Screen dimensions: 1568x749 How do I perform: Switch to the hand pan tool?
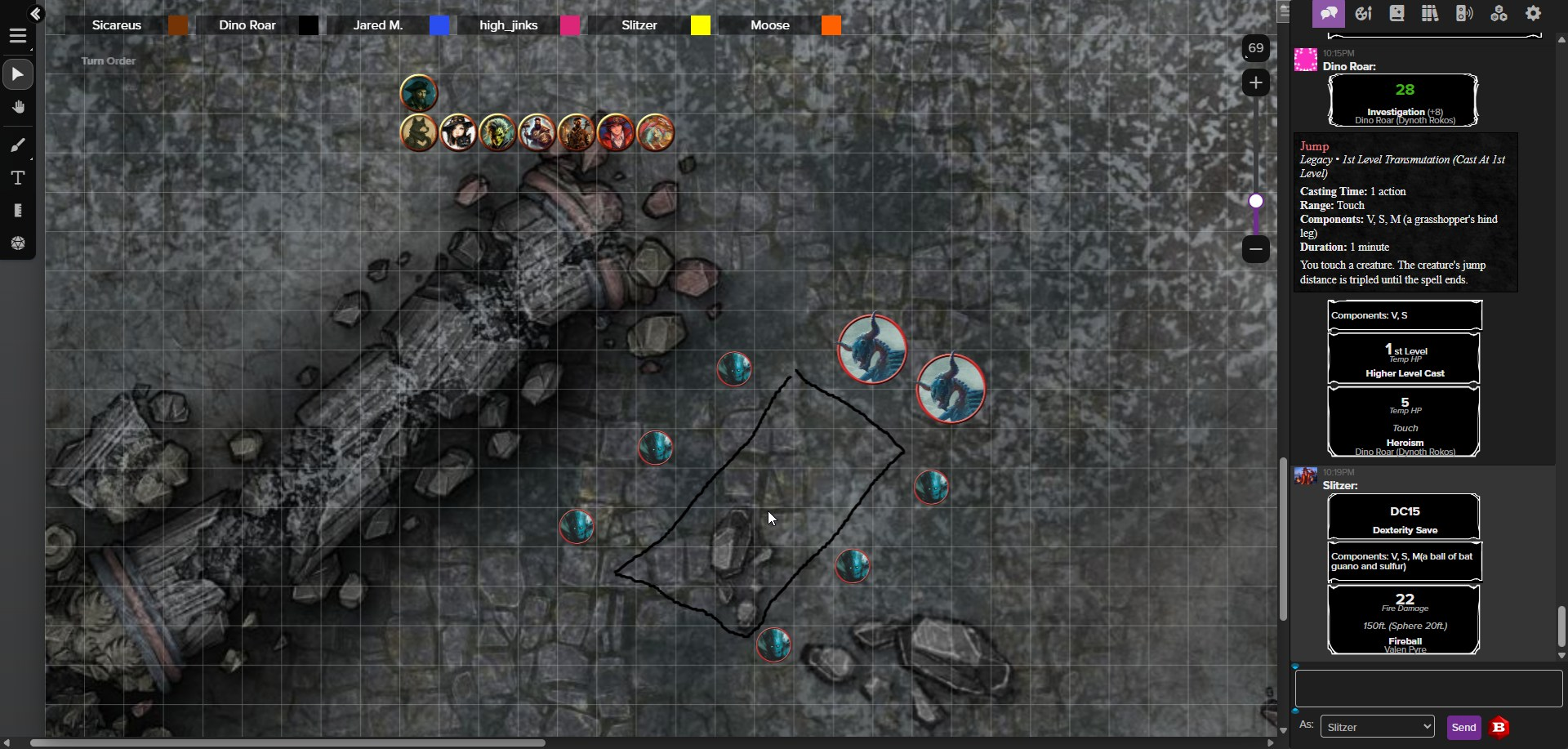point(18,108)
